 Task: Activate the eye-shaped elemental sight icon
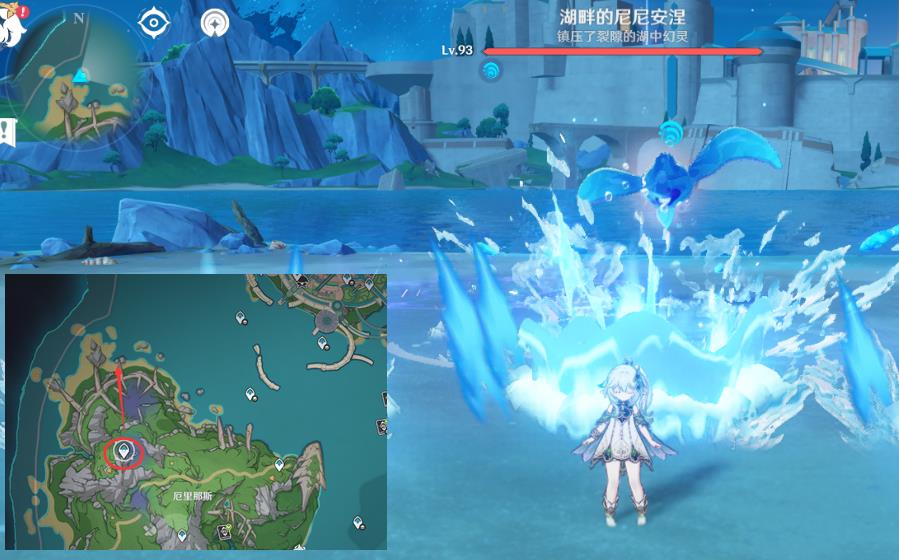click(x=154, y=22)
